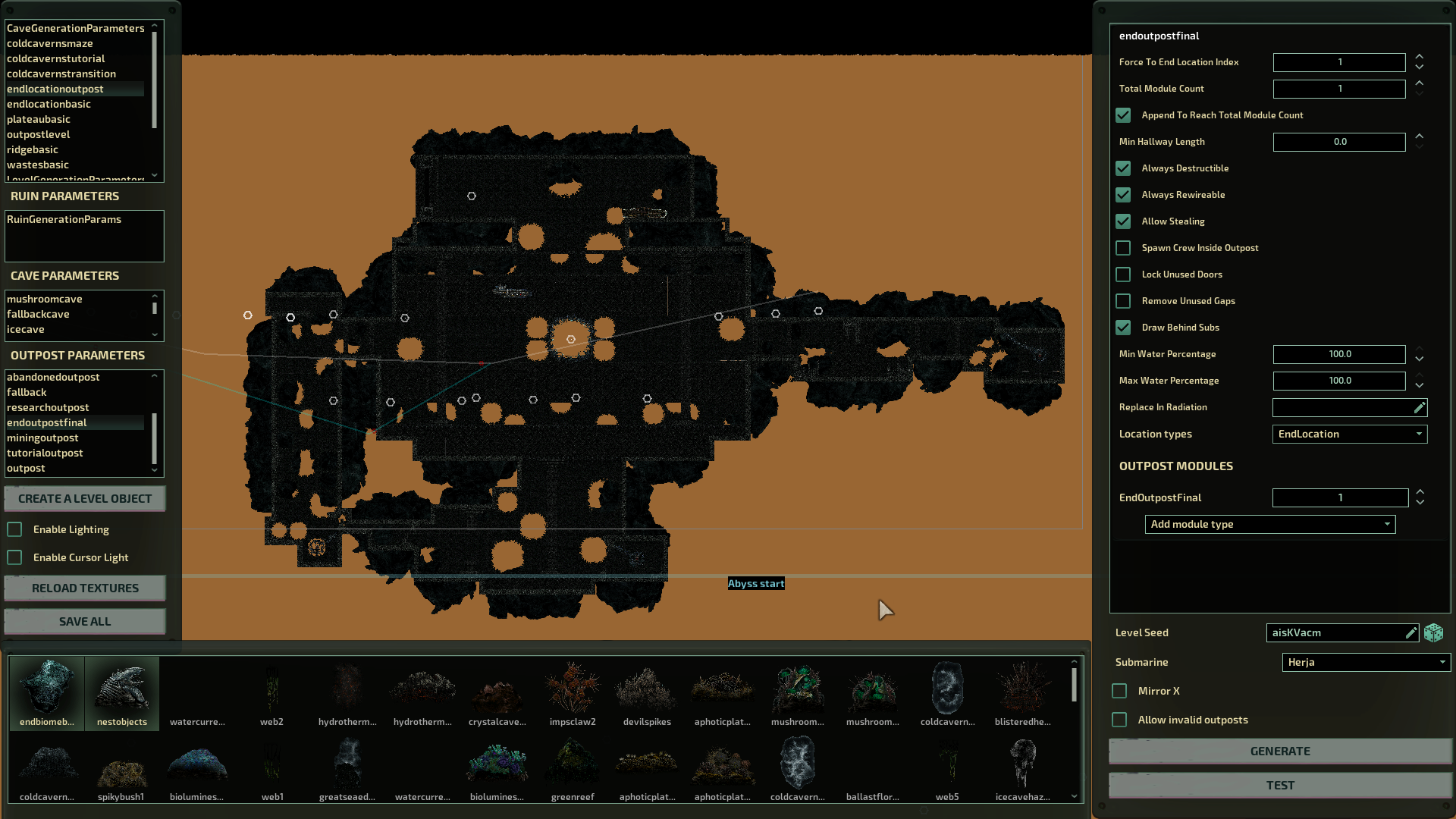Open the Replace In Radiation pencil editor
1456x819 pixels.
coord(1419,407)
